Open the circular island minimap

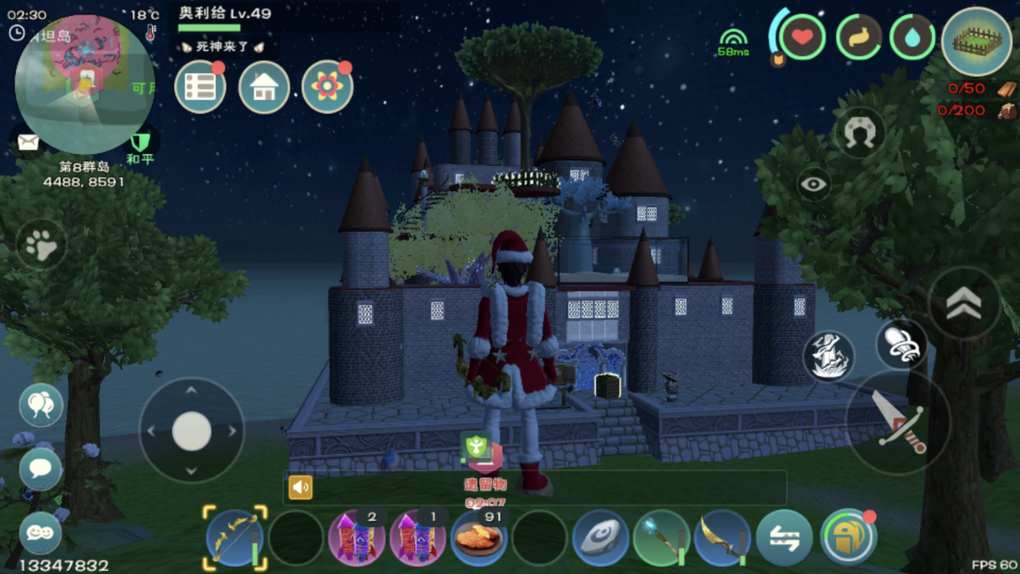[x=85, y=83]
